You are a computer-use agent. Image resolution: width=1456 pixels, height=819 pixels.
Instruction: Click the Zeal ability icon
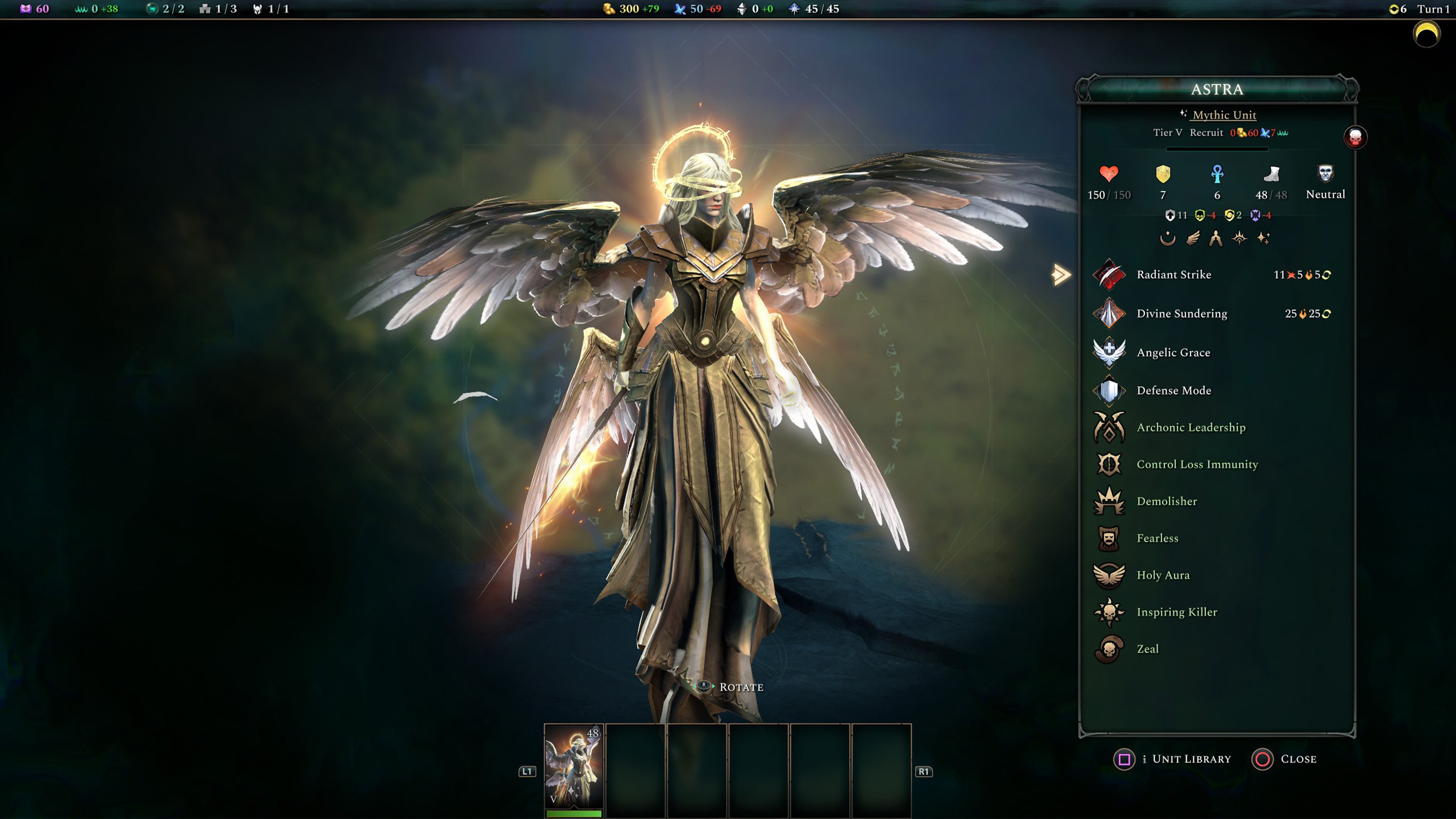(x=1109, y=649)
